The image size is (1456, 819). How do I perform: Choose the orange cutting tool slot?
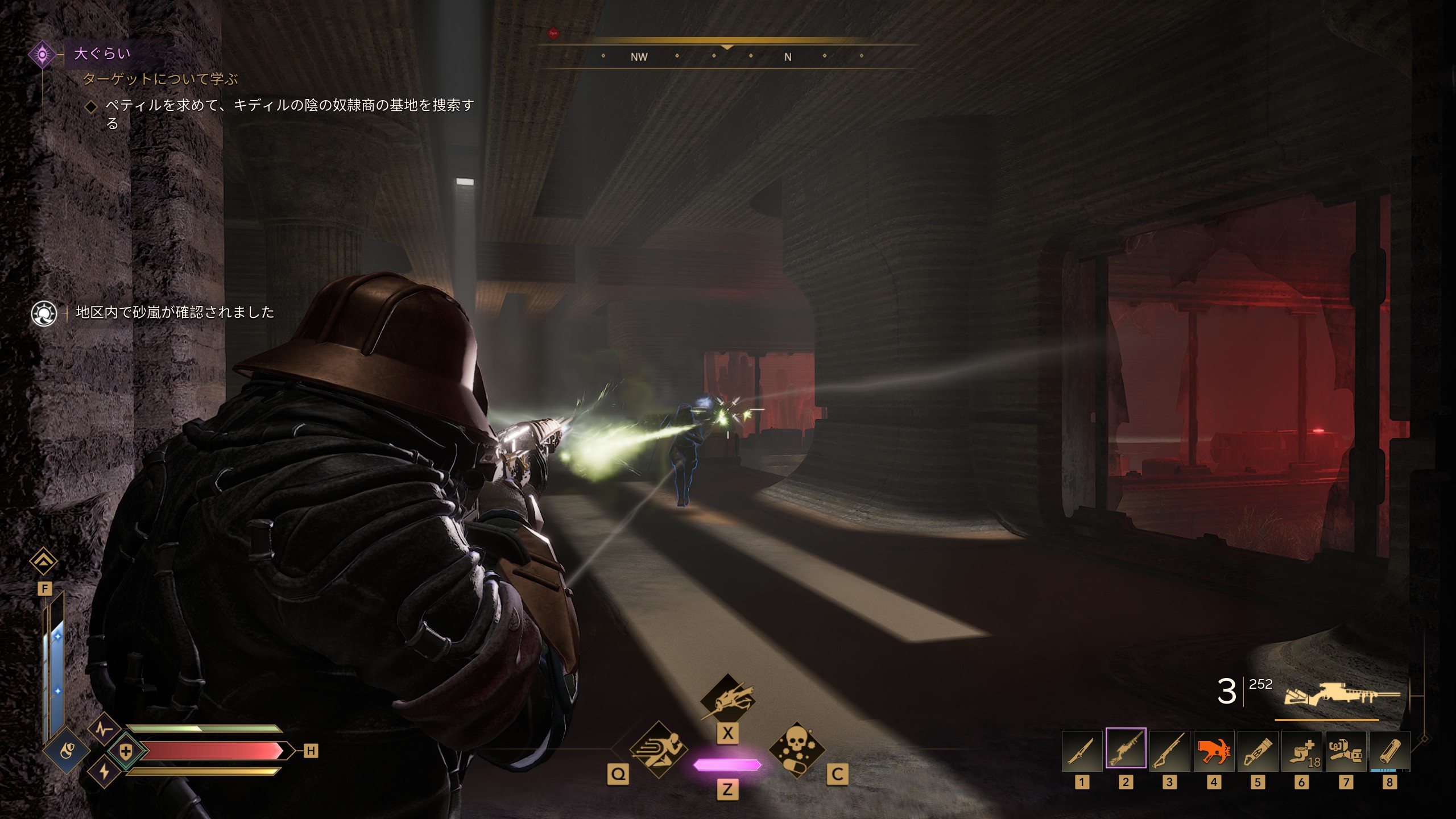click(x=1214, y=751)
